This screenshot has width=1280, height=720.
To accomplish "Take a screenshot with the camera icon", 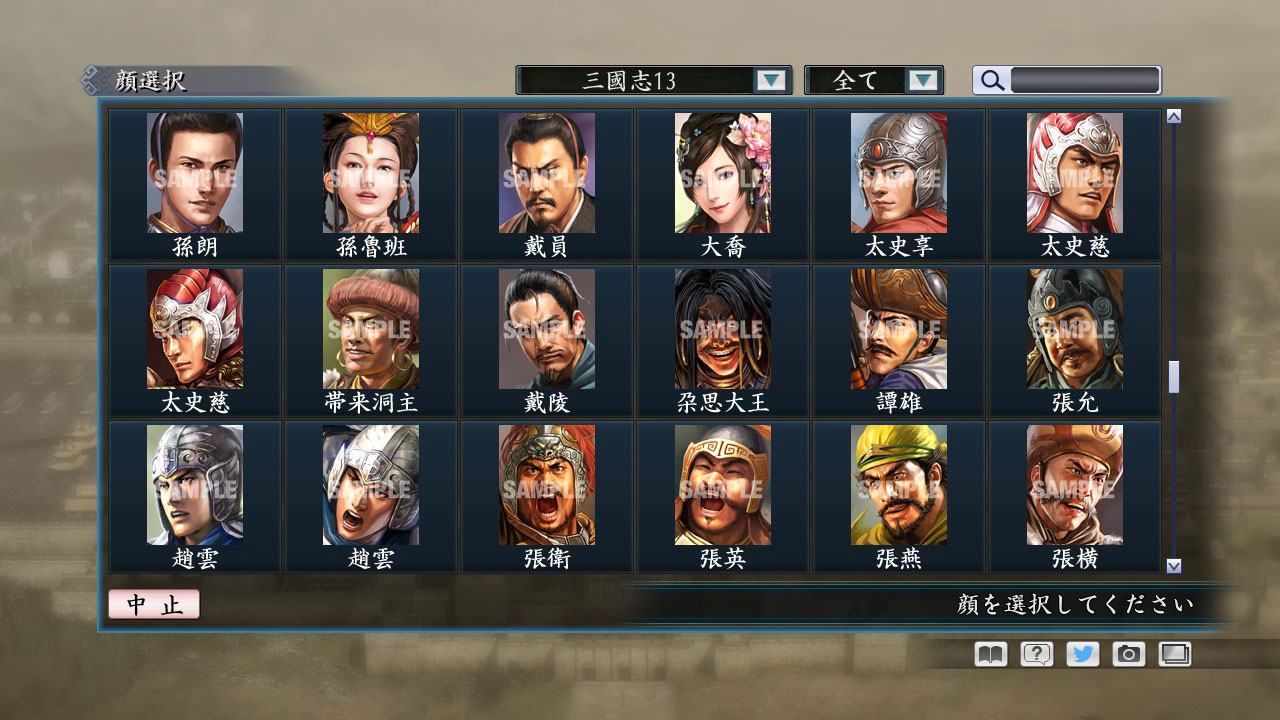I will tap(1128, 654).
